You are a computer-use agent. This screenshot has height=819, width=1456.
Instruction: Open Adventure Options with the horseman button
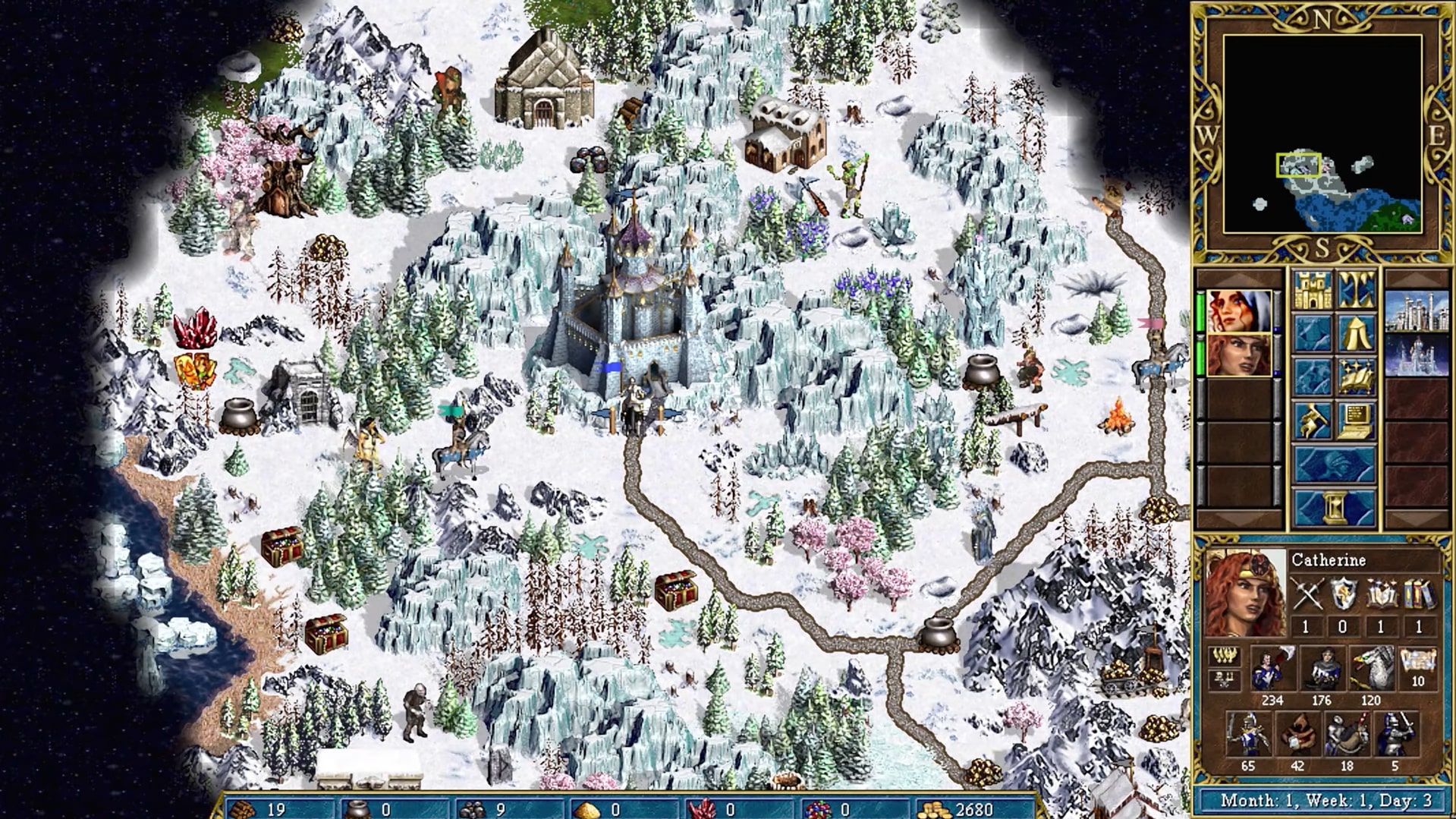1313,420
